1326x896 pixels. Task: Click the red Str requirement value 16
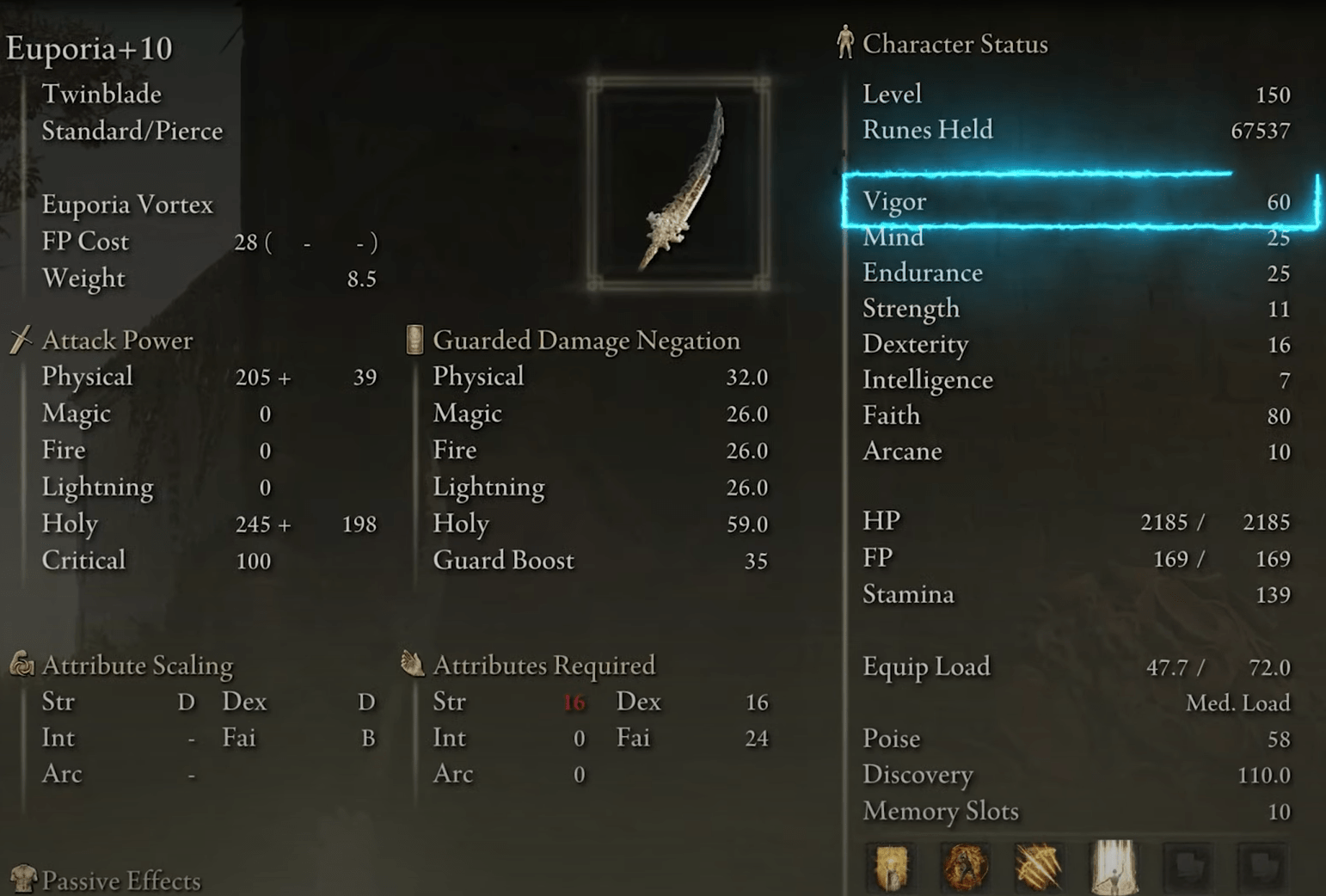coord(574,702)
